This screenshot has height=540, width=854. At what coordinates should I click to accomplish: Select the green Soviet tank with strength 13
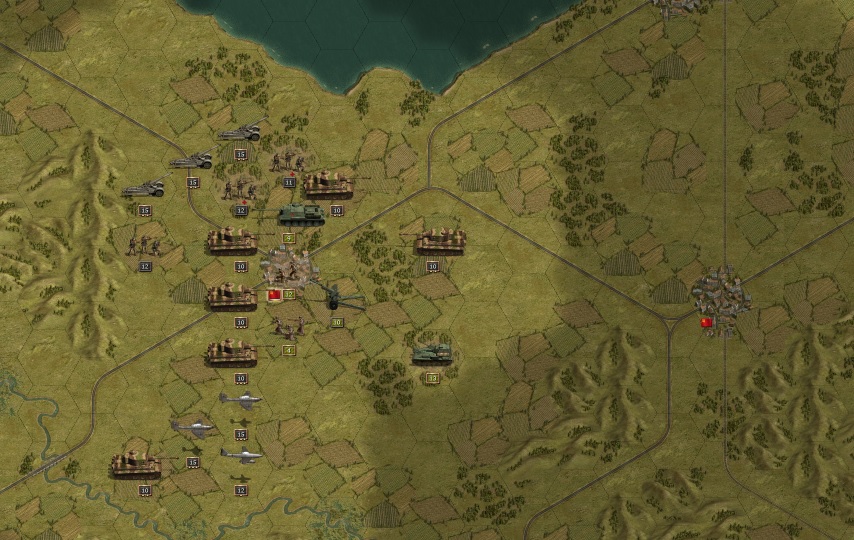[432, 354]
